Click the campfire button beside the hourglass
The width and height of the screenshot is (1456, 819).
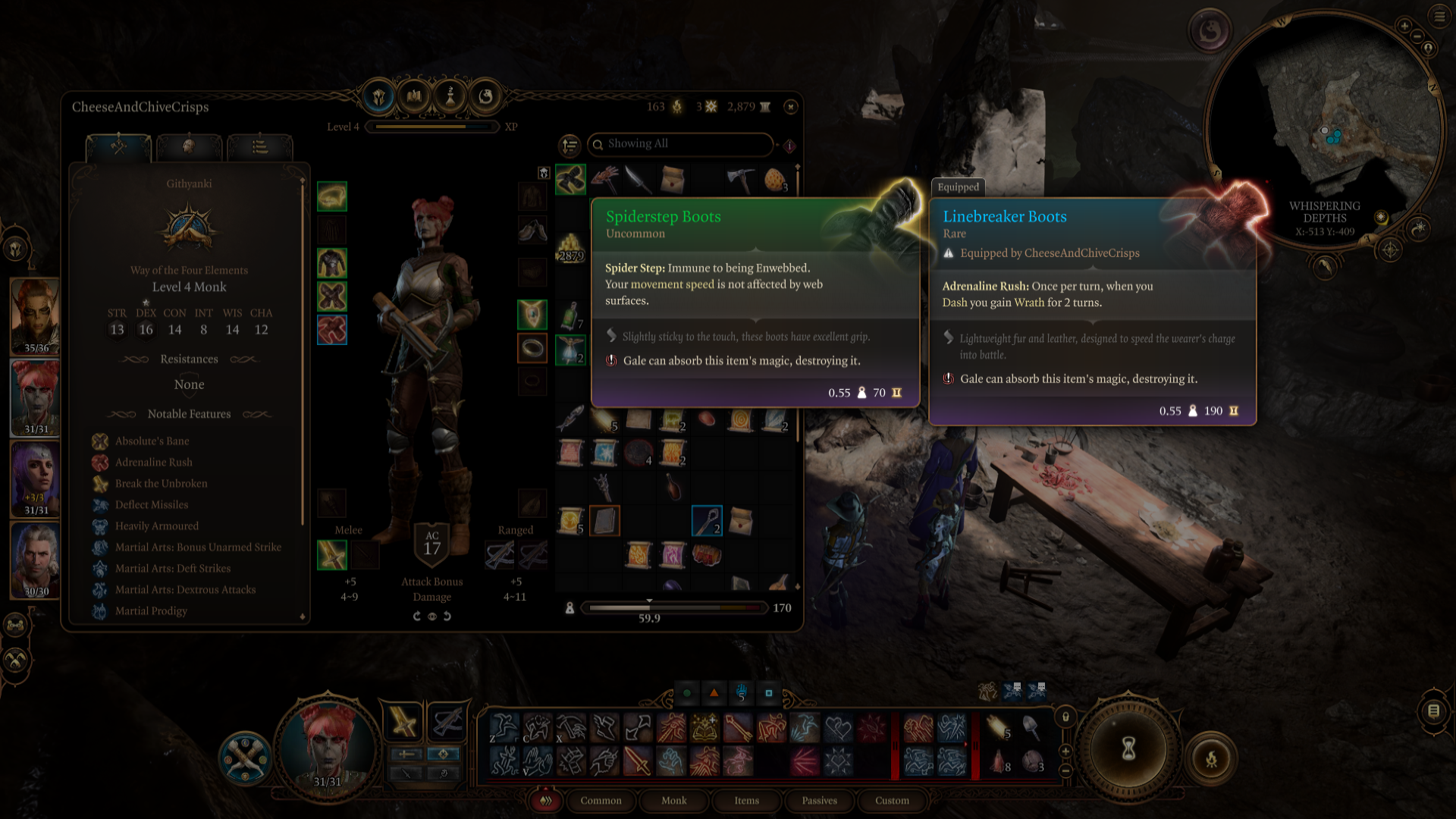point(1211,758)
